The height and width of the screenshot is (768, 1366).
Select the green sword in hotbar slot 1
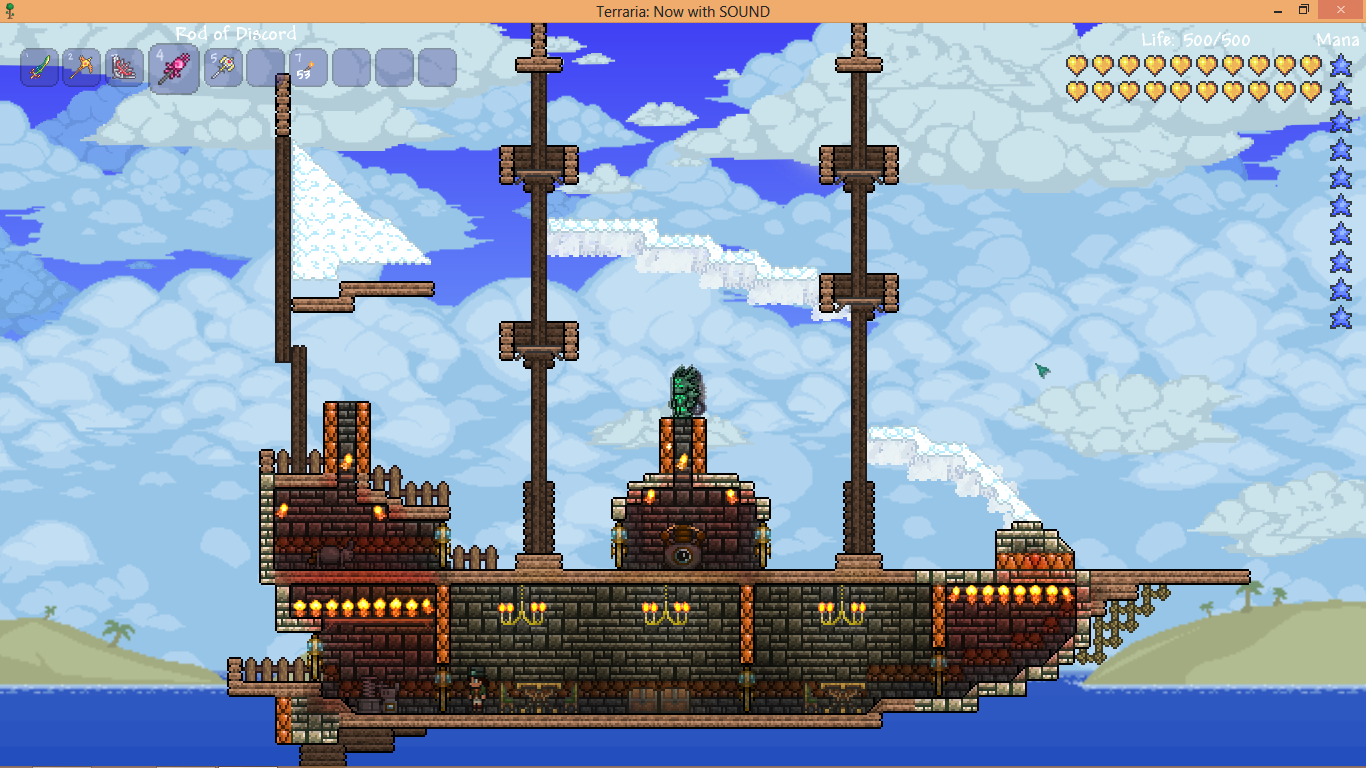(40, 68)
